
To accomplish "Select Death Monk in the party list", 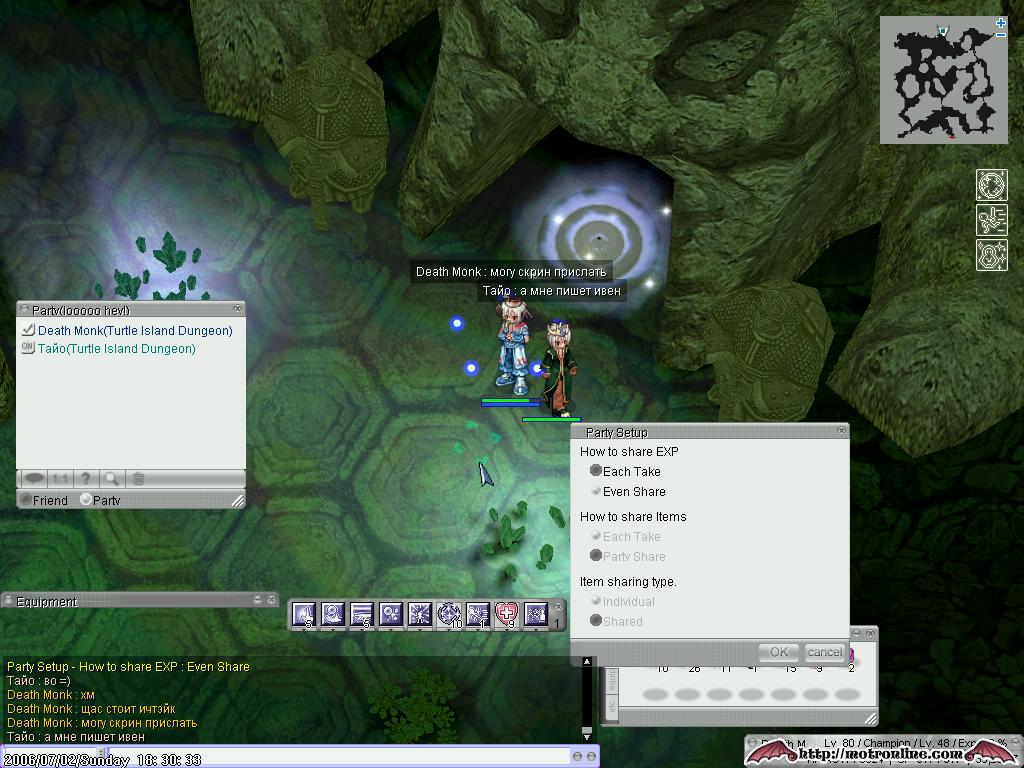I will (x=134, y=331).
